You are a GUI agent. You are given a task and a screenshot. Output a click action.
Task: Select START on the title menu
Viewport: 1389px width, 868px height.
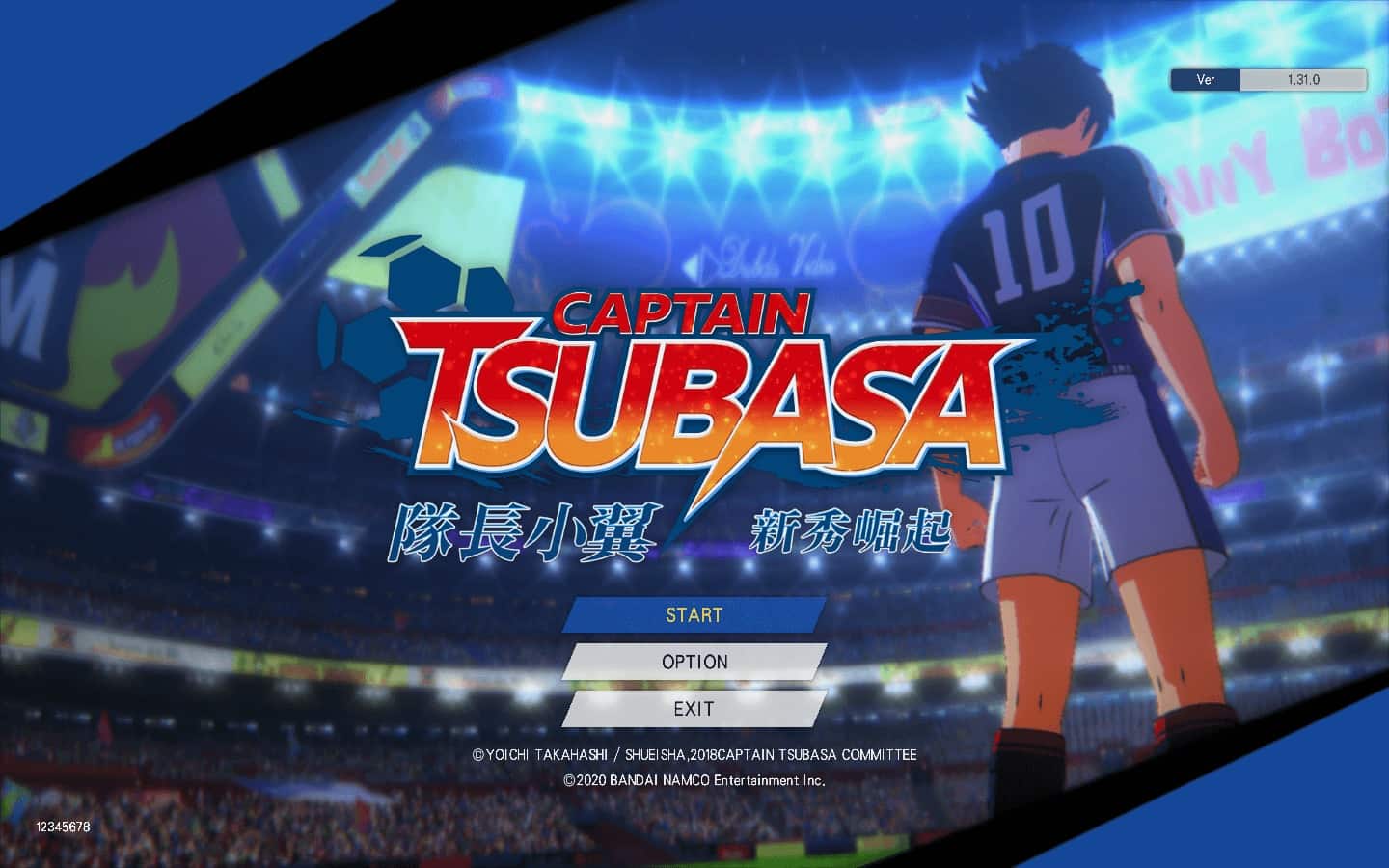click(x=694, y=615)
